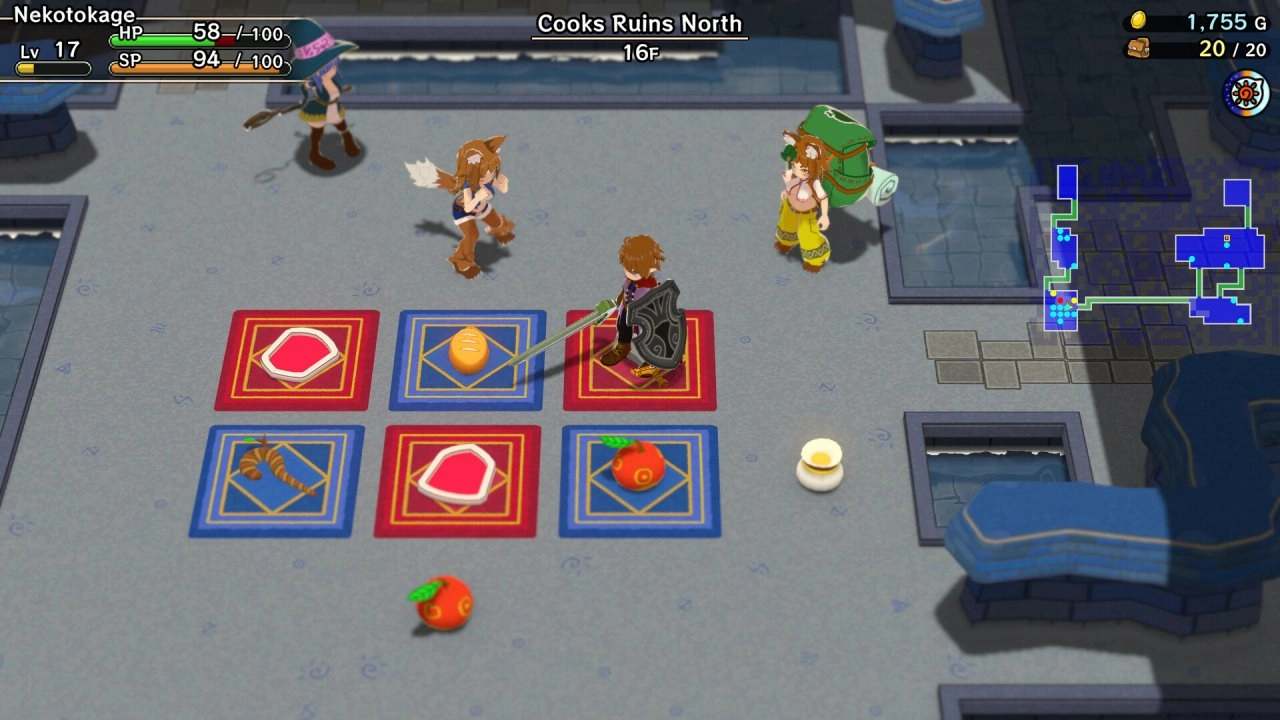
Task: Open the inventory bag icon
Action: [1138, 48]
